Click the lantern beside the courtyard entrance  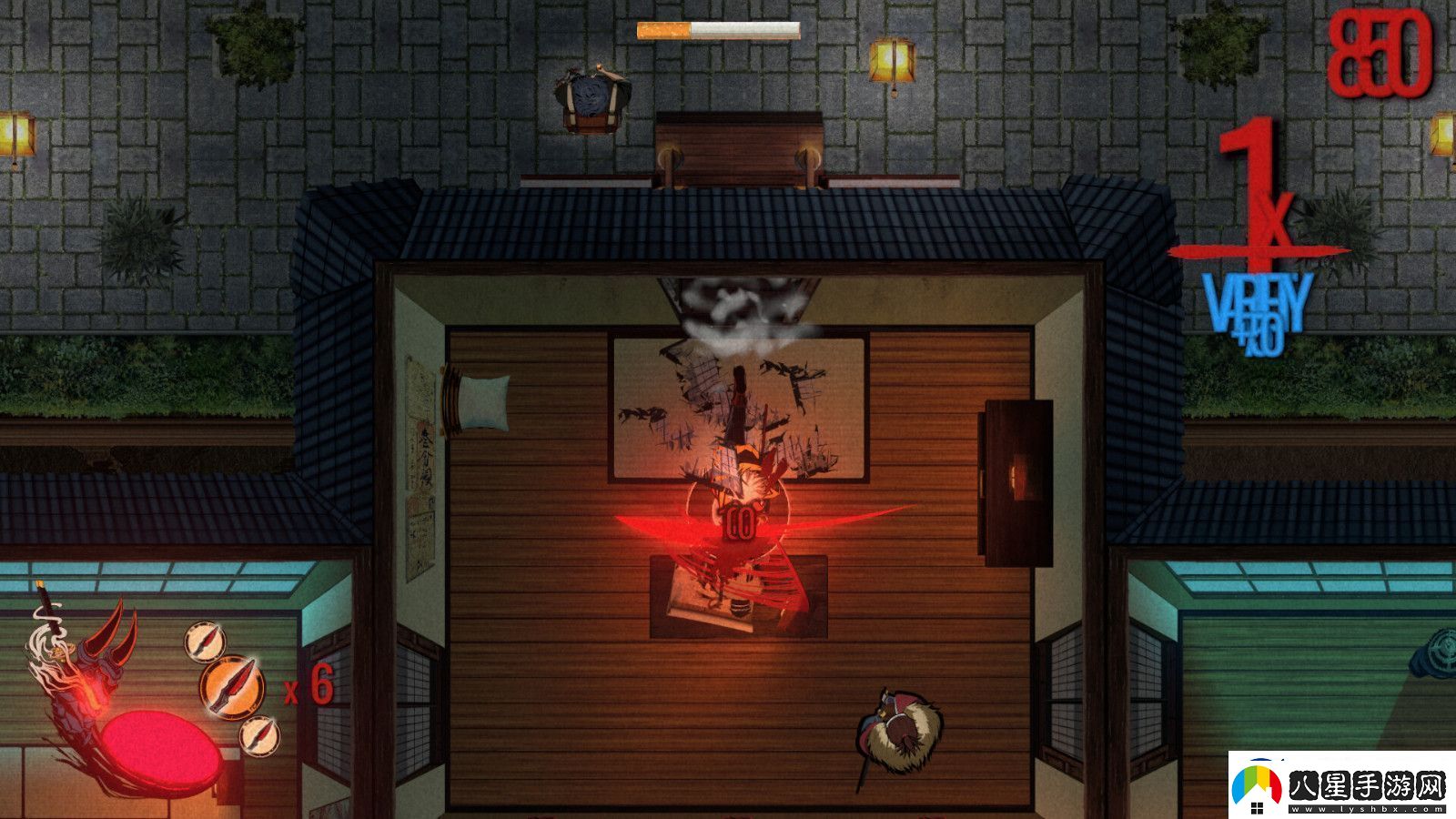coord(894,59)
